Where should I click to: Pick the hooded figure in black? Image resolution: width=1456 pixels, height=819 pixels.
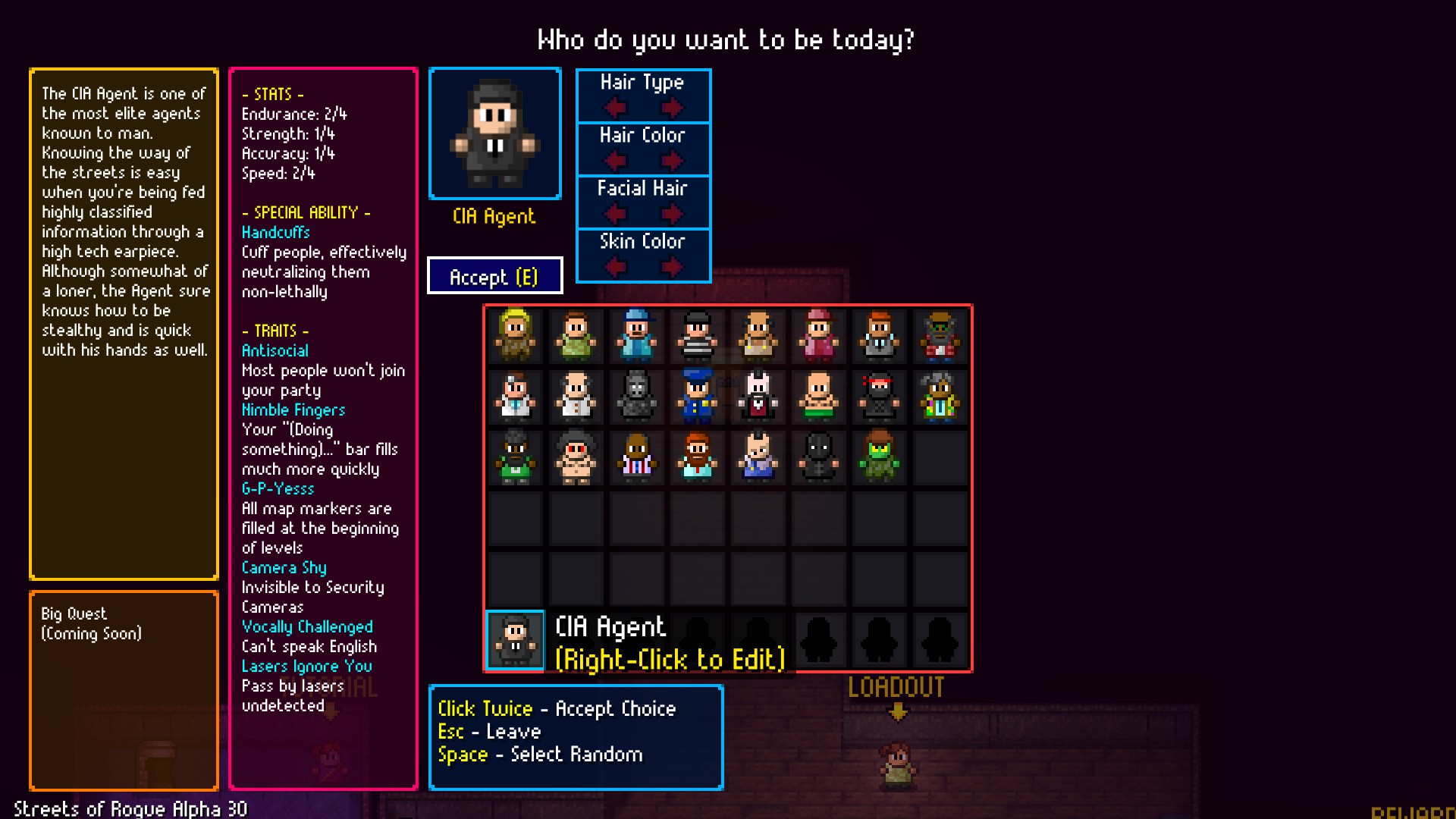coord(819,459)
